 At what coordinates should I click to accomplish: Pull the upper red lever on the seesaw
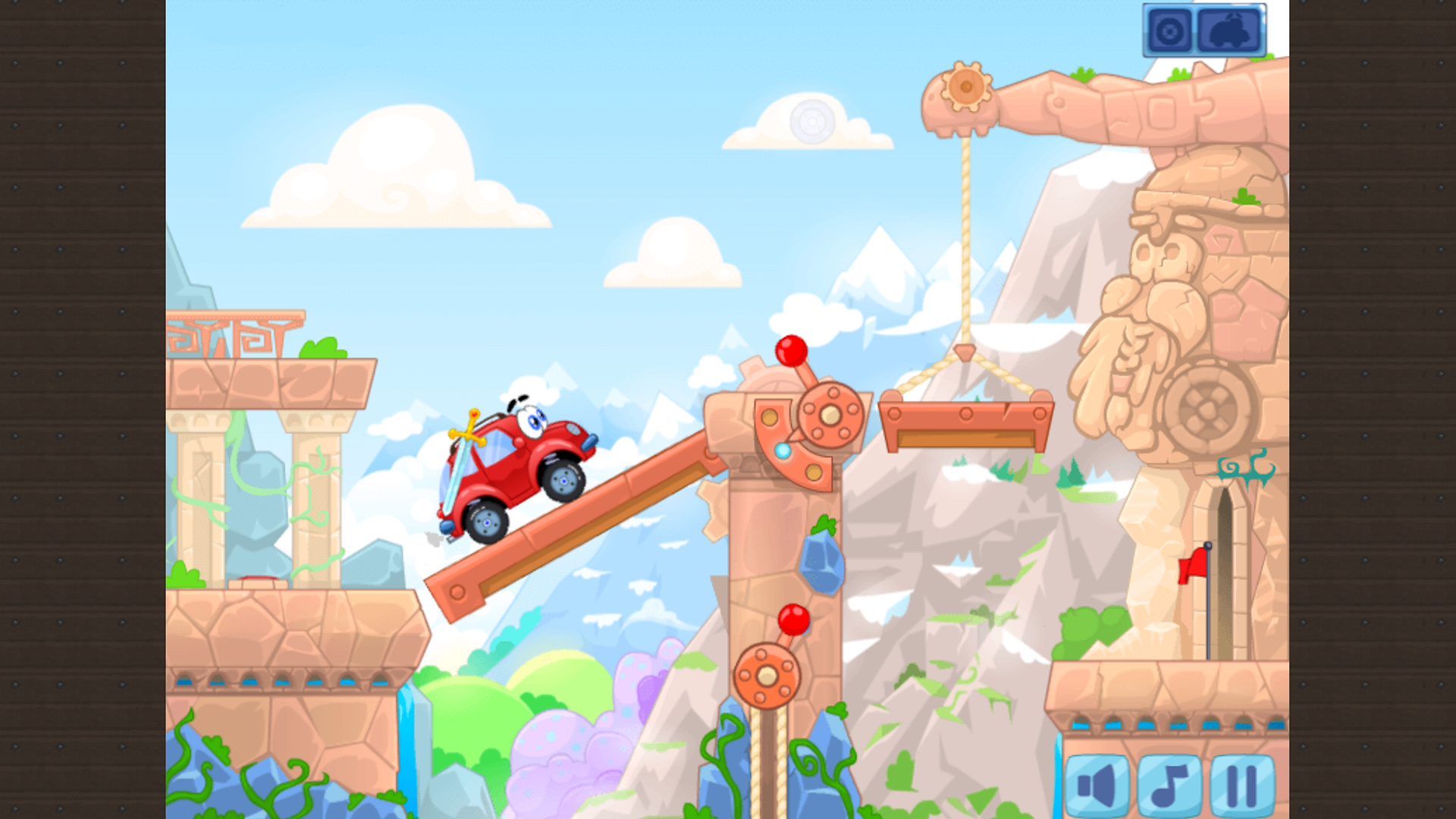click(x=791, y=351)
